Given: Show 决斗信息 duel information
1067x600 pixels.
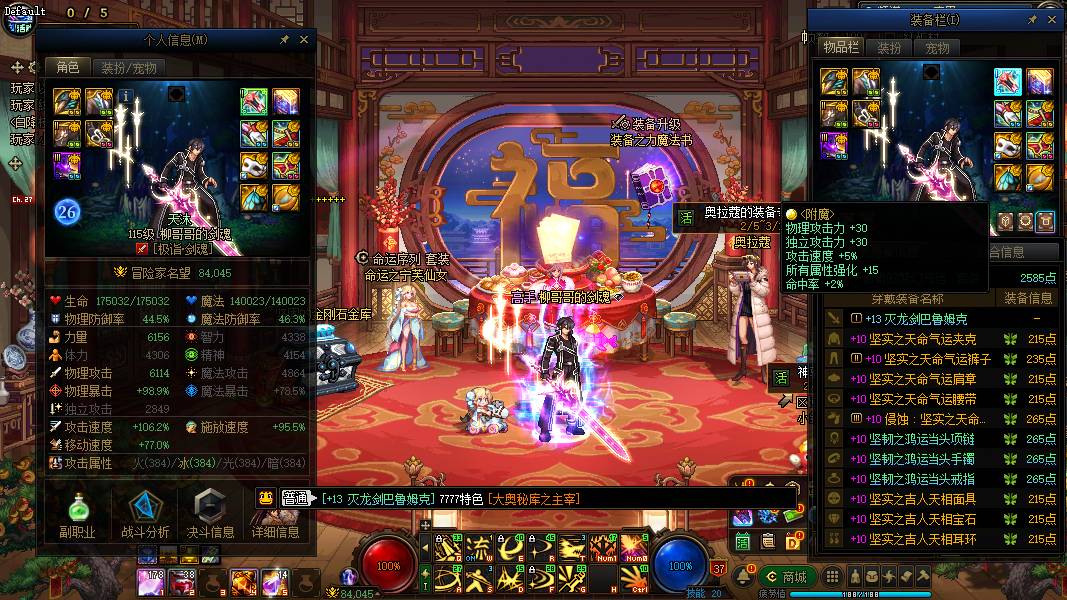Looking at the screenshot, I should 211,511.
